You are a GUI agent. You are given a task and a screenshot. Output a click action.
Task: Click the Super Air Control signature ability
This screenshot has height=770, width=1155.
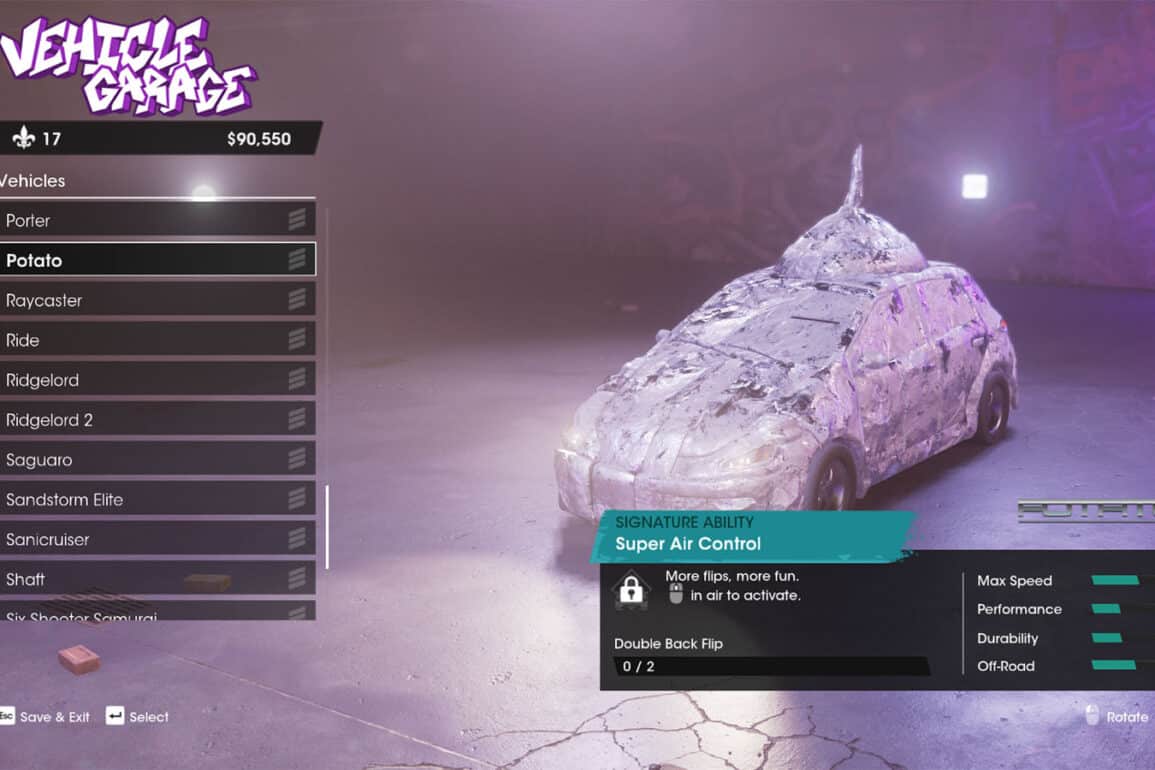(688, 544)
